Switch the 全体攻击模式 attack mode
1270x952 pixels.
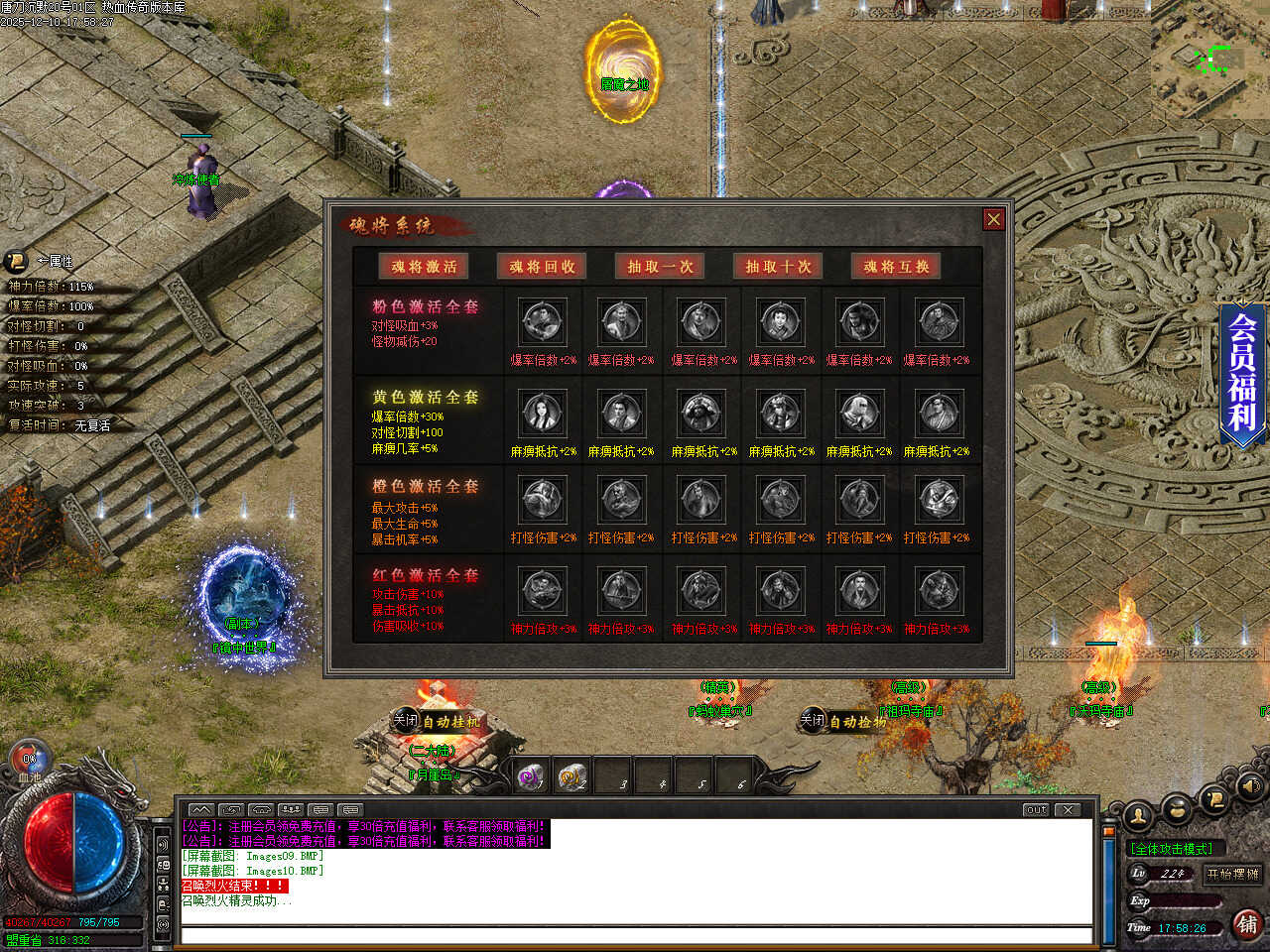[1172, 849]
